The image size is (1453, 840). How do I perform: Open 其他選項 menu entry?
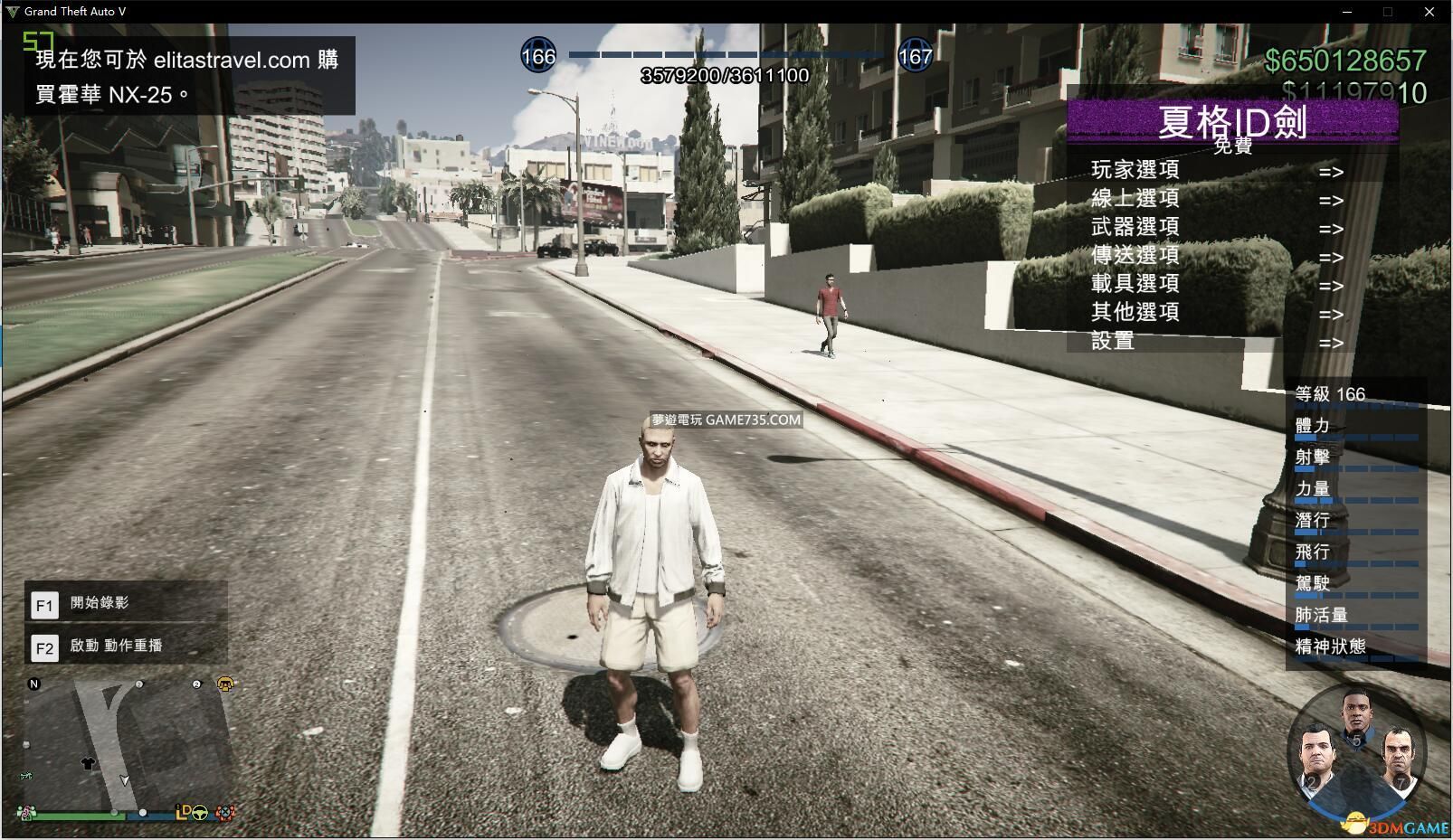click(1135, 312)
